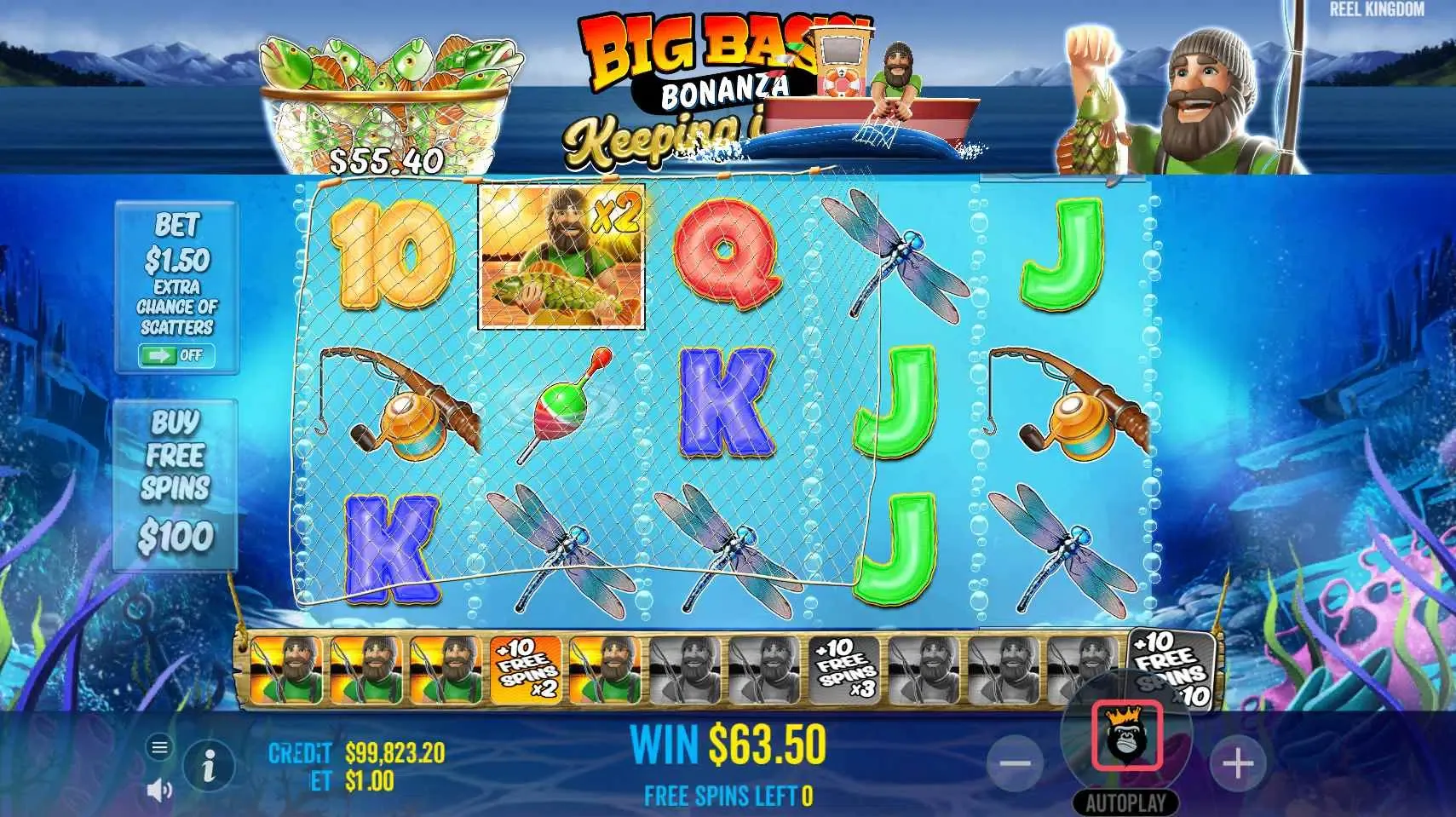
Task: Open the game menu with the hamburger icon
Action: [x=158, y=748]
